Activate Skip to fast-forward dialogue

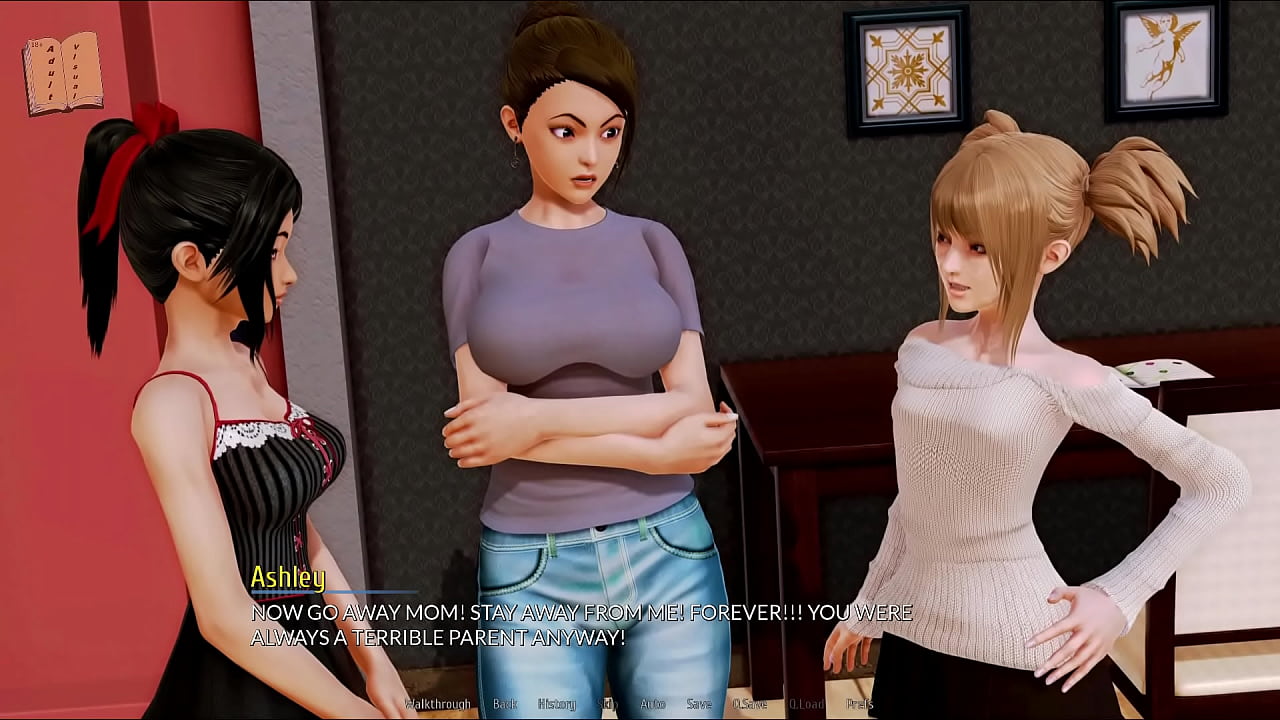pyautogui.click(x=608, y=704)
